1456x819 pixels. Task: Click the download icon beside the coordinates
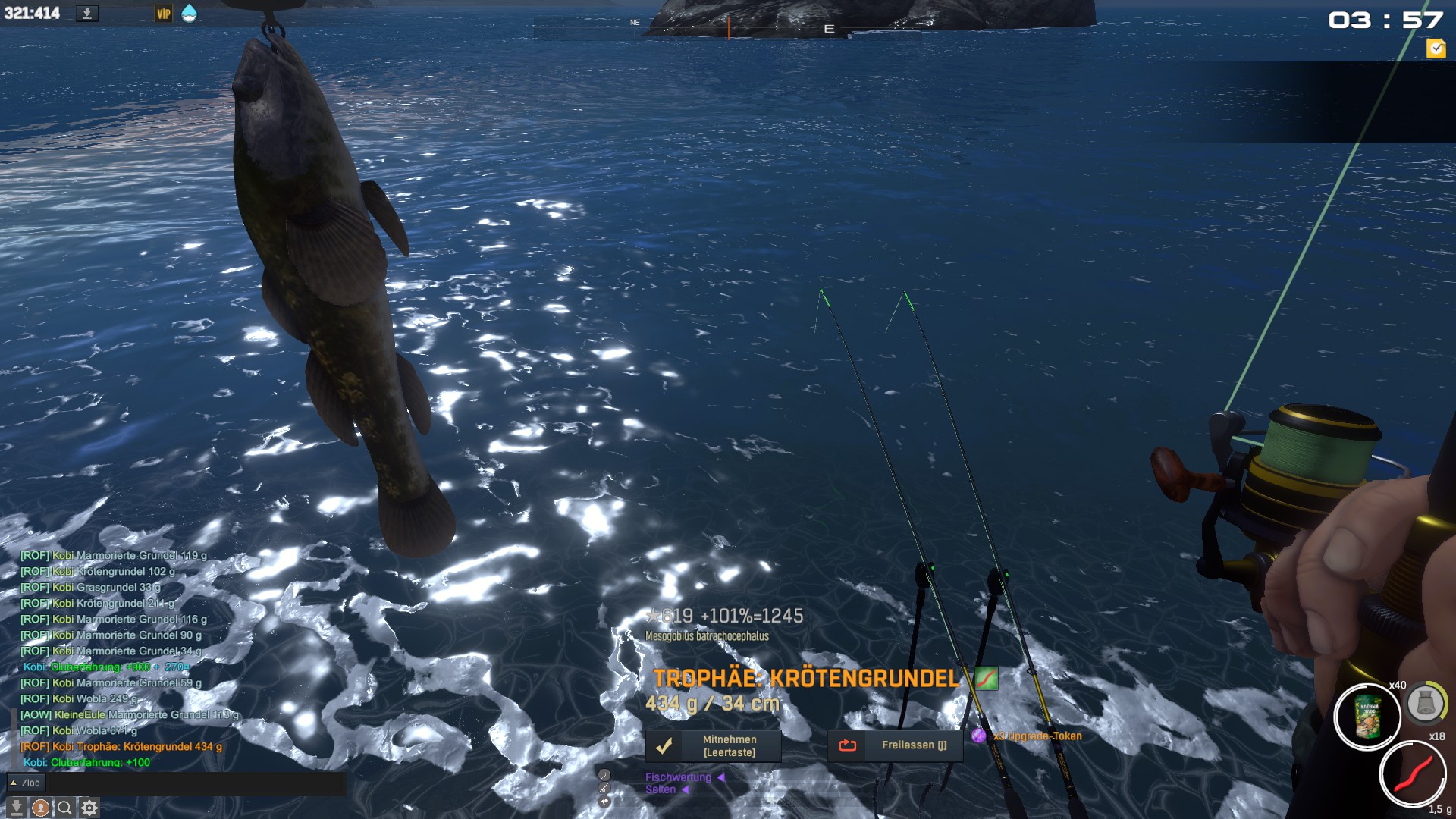tap(87, 14)
